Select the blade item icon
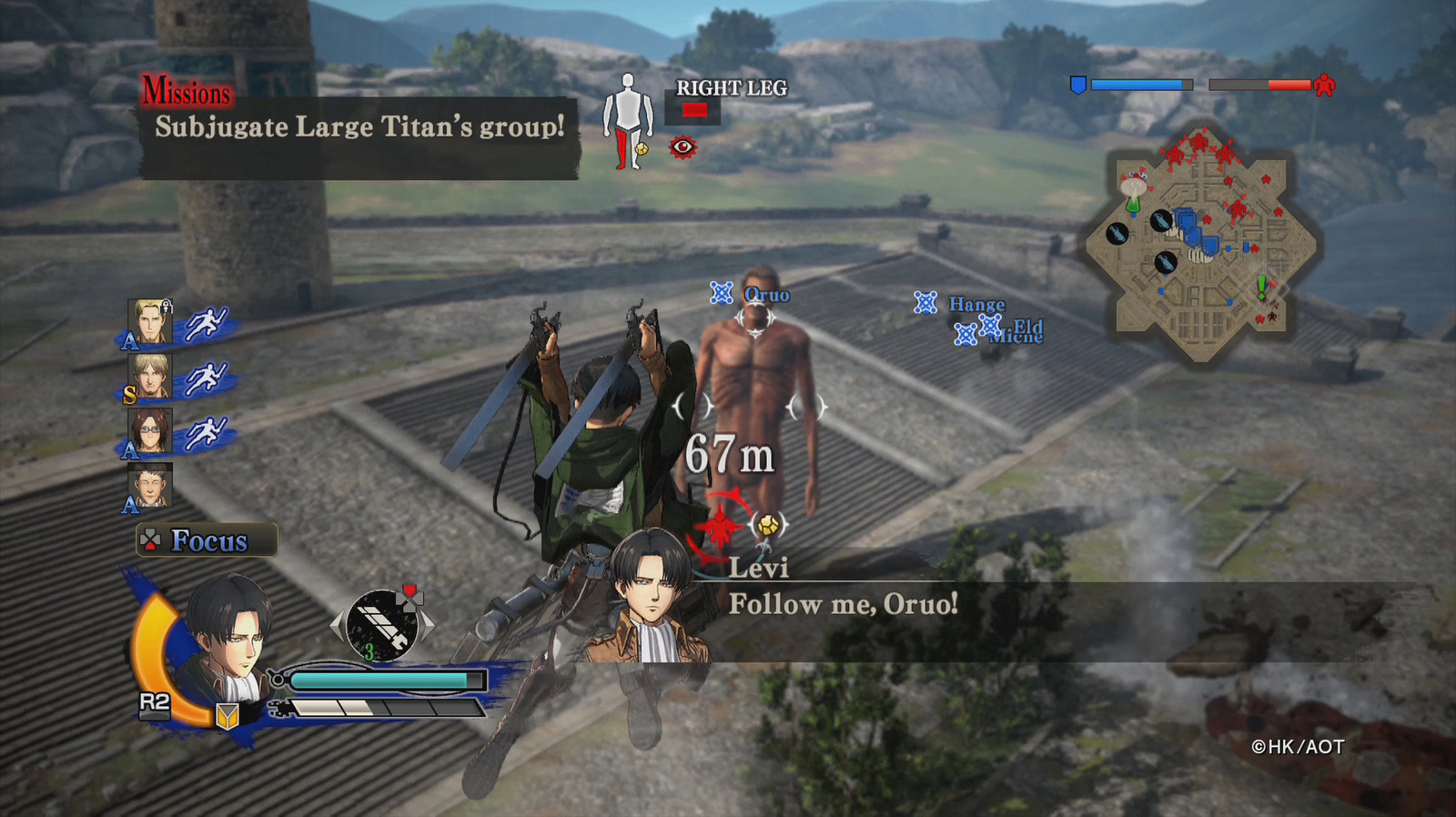 tap(382, 624)
